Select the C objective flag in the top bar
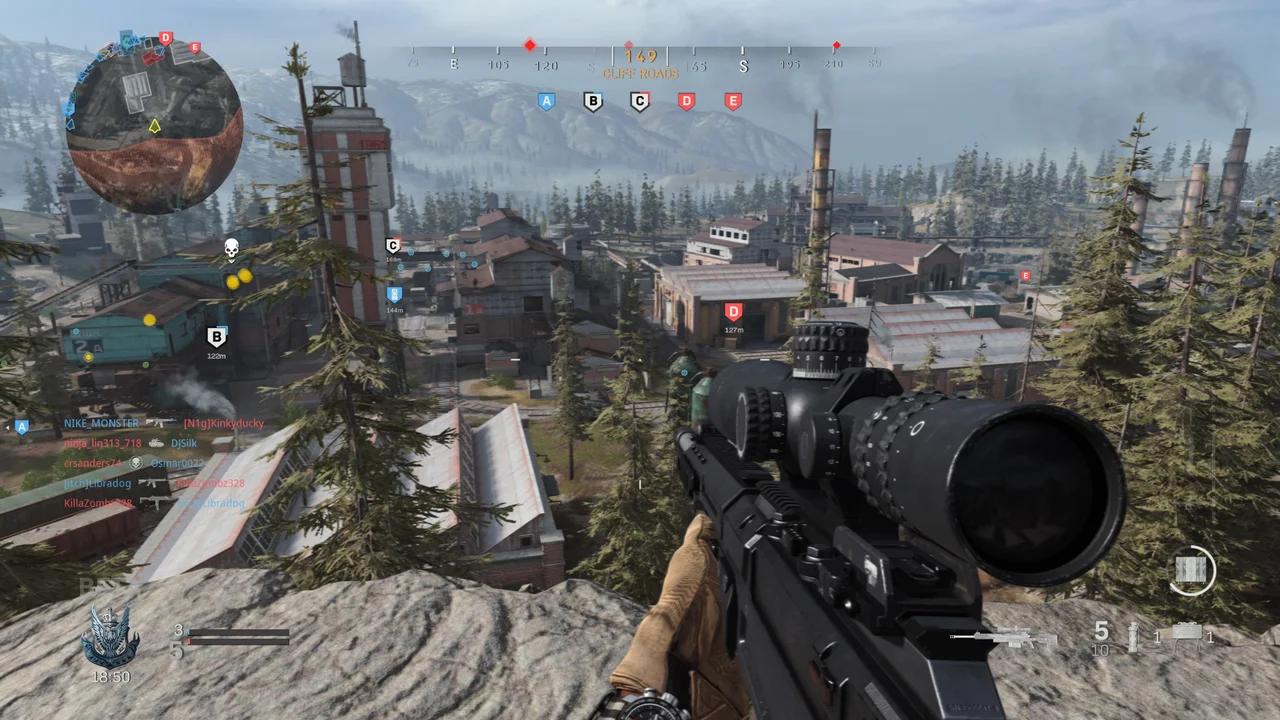 (639, 101)
